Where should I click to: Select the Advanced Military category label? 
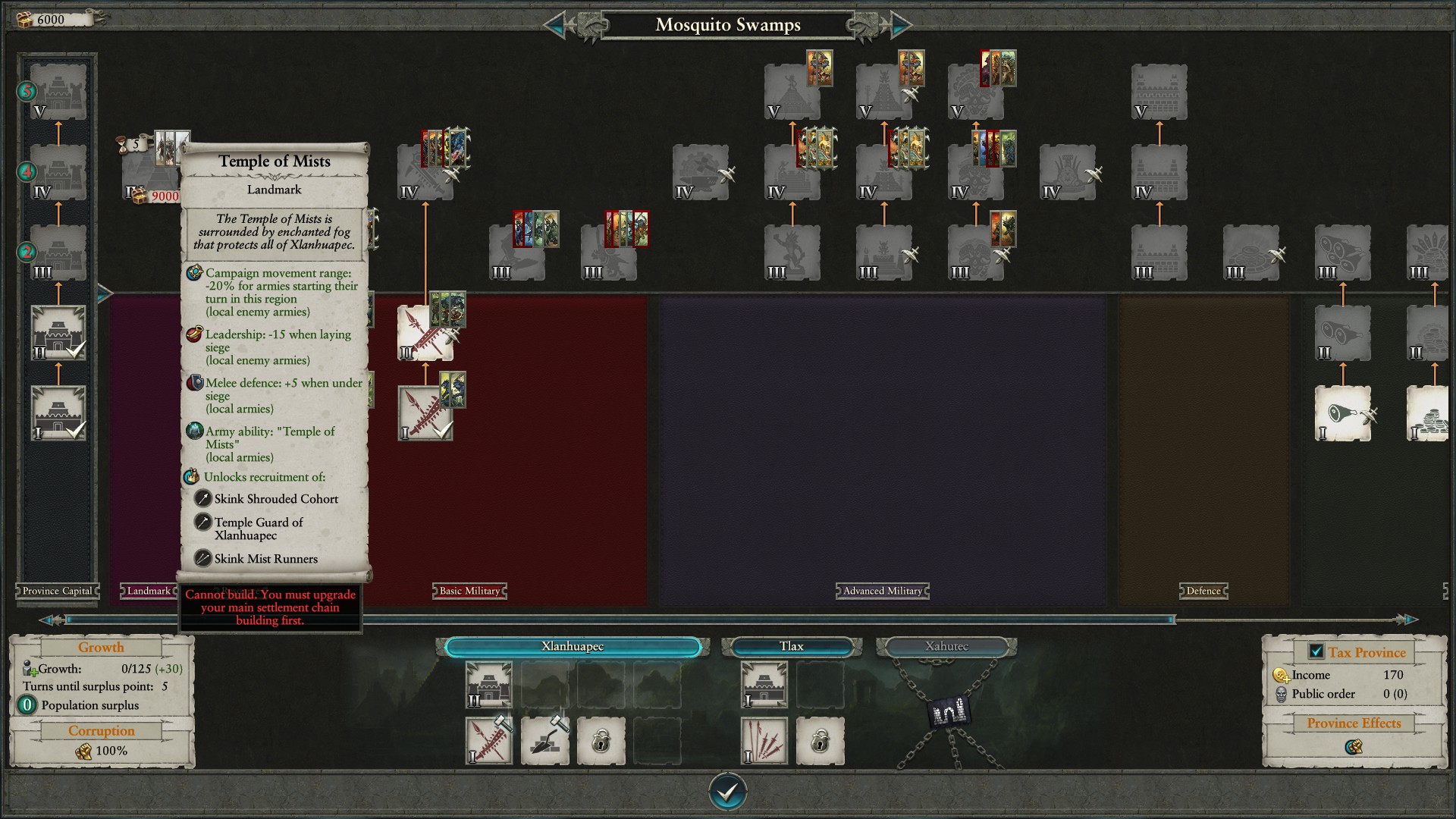(x=883, y=591)
